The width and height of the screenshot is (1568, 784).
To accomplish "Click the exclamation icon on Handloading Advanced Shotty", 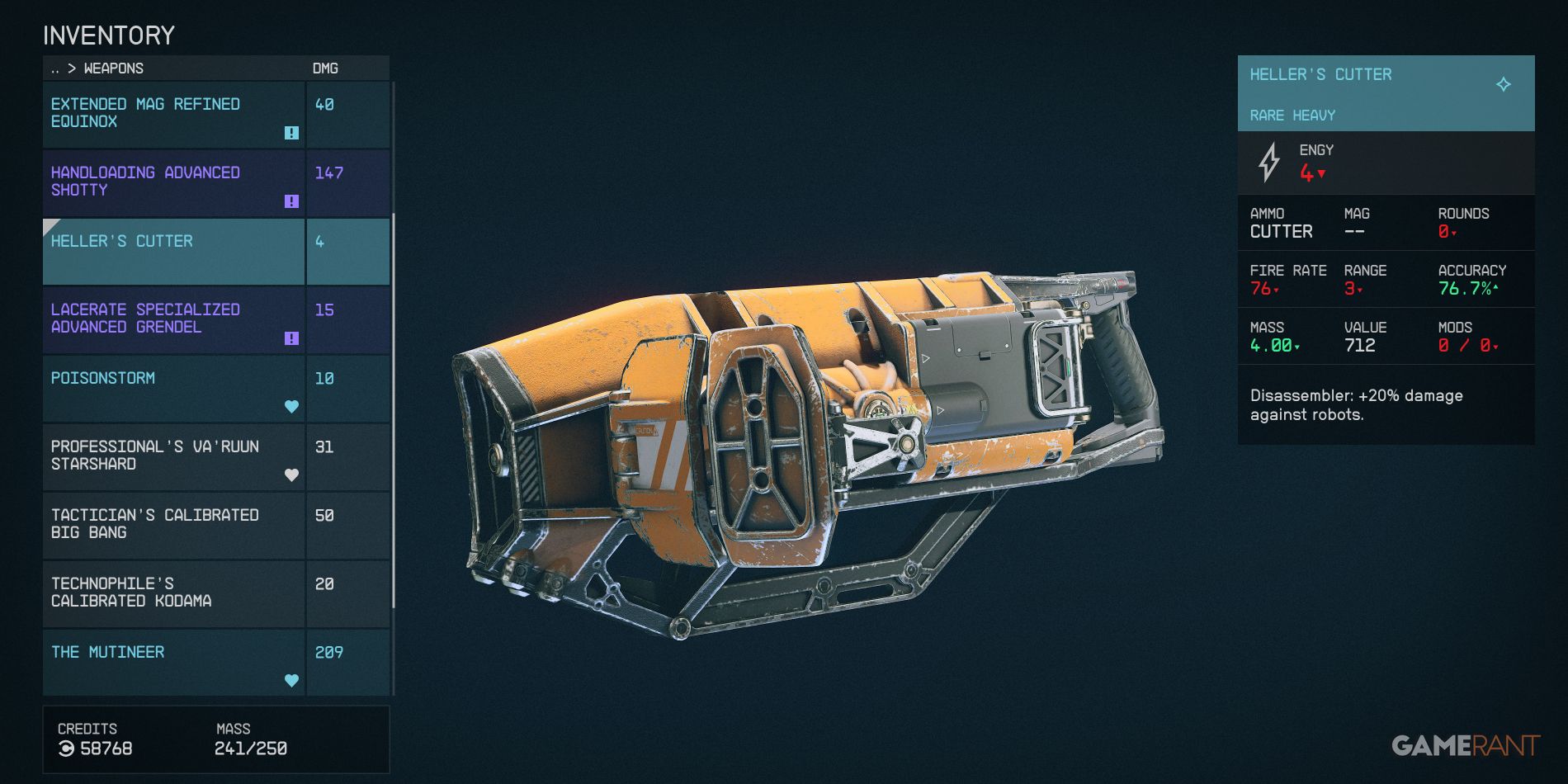I will [290, 201].
